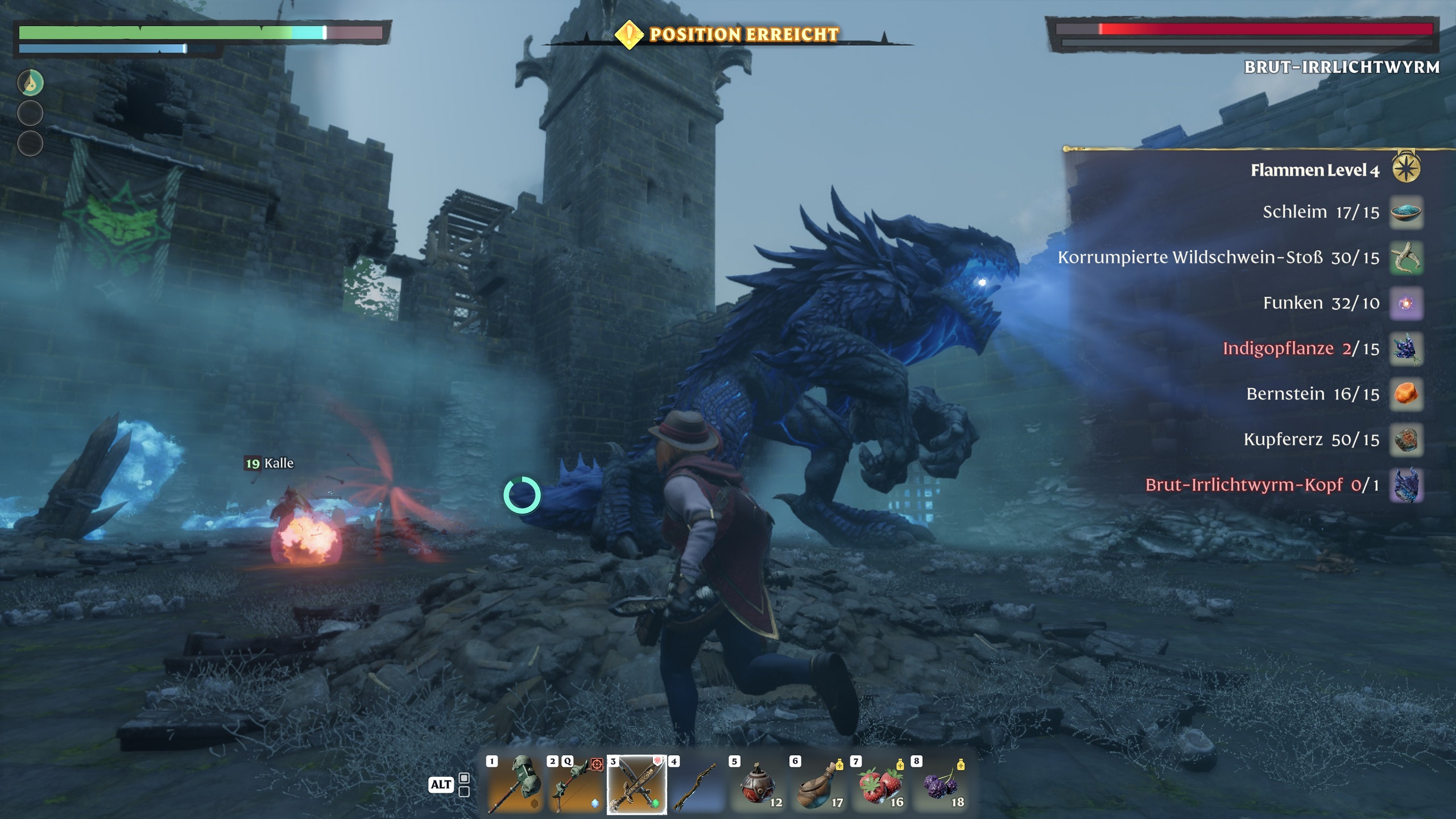Open the Flammen Level 4 tracker header
1456x819 pixels.
[x=1315, y=170]
